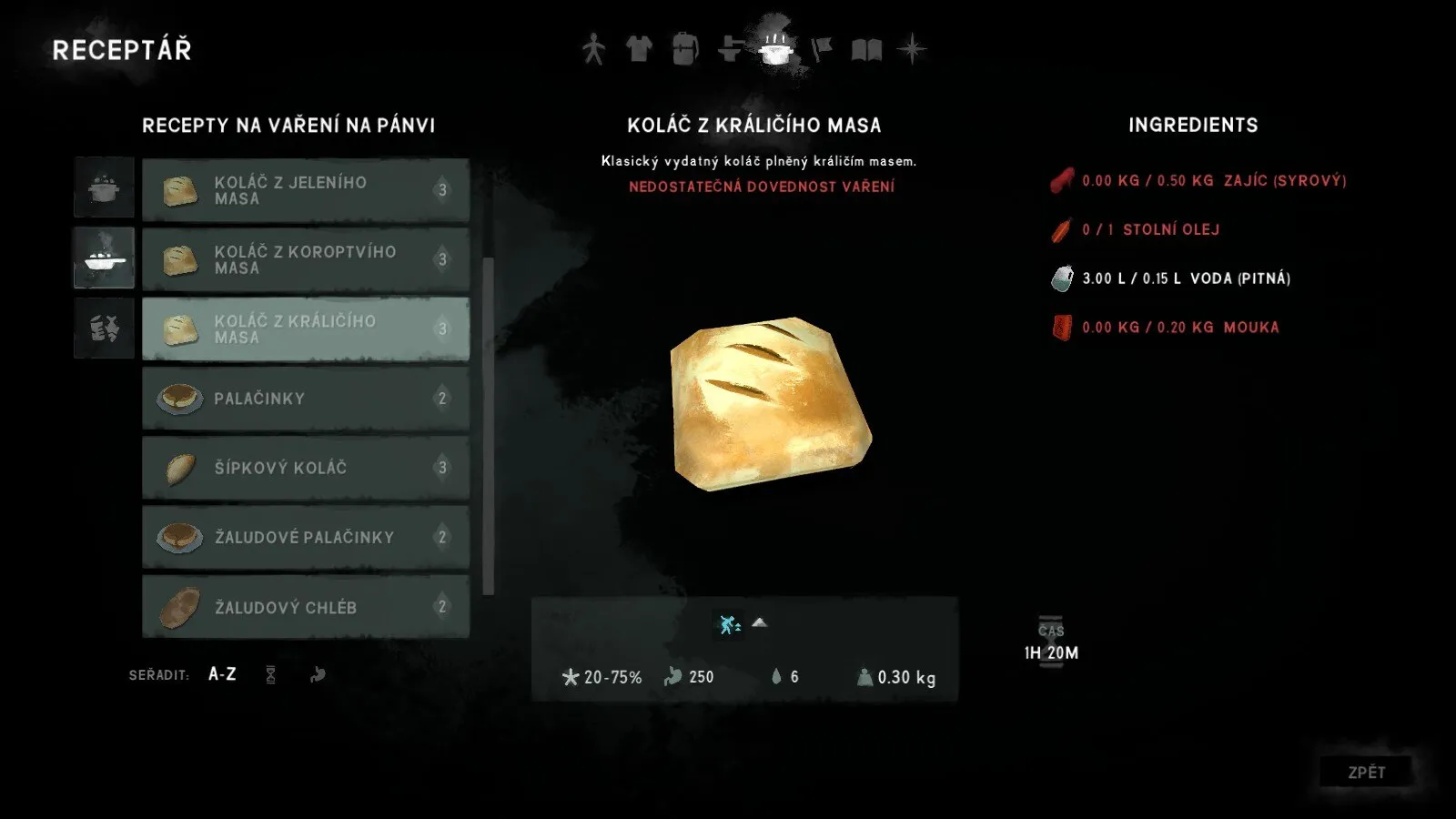Select the PALAČINKY recipe

pos(305,398)
